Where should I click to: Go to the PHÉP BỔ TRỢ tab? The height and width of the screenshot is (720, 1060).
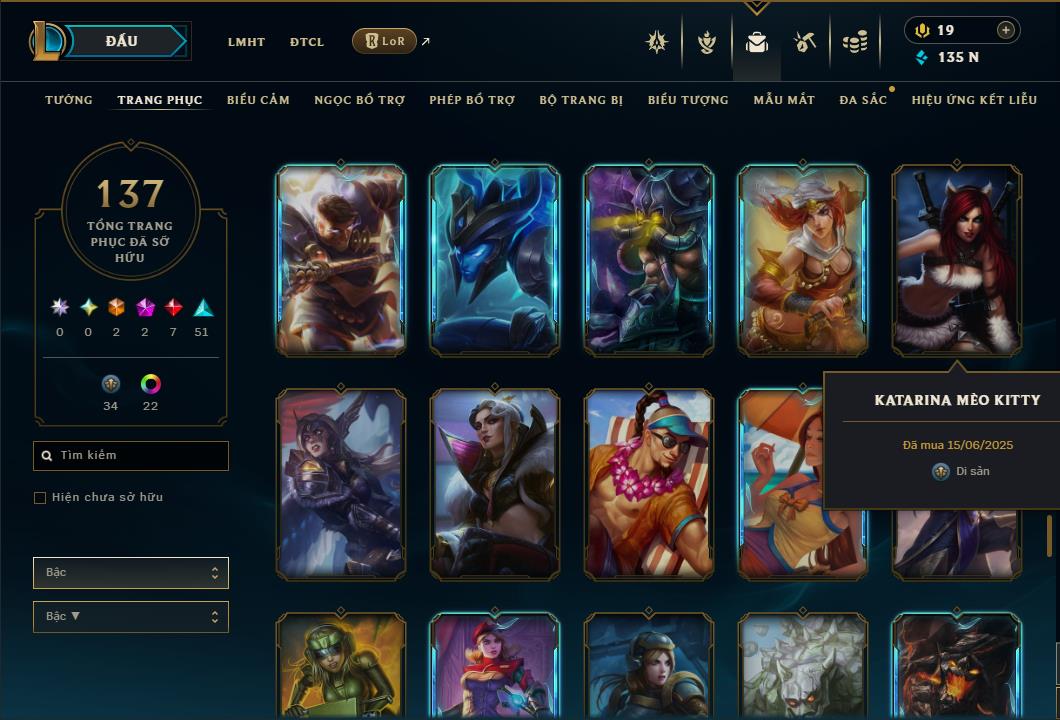(x=472, y=100)
